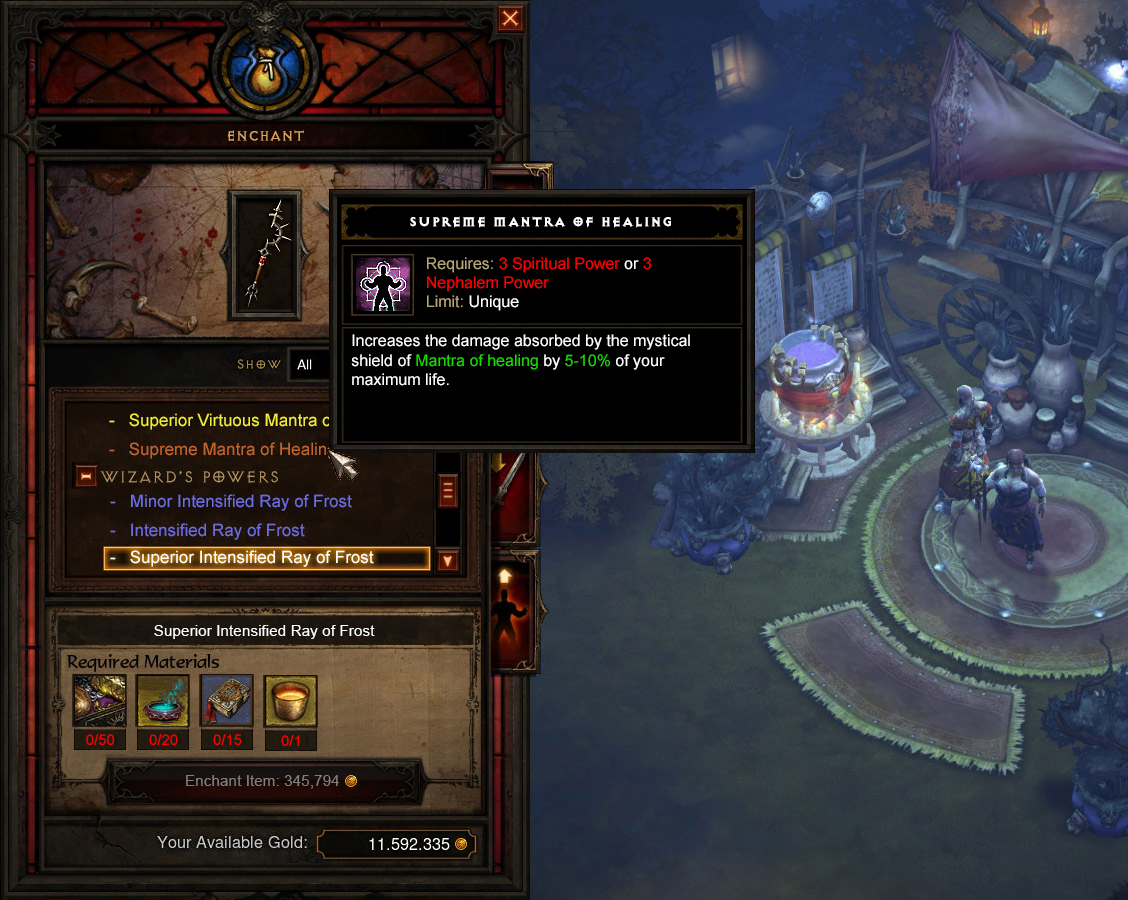Close the Enchant window
Image resolution: width=1128 pixels, height=900 pixels.
[x=510, y=18]
